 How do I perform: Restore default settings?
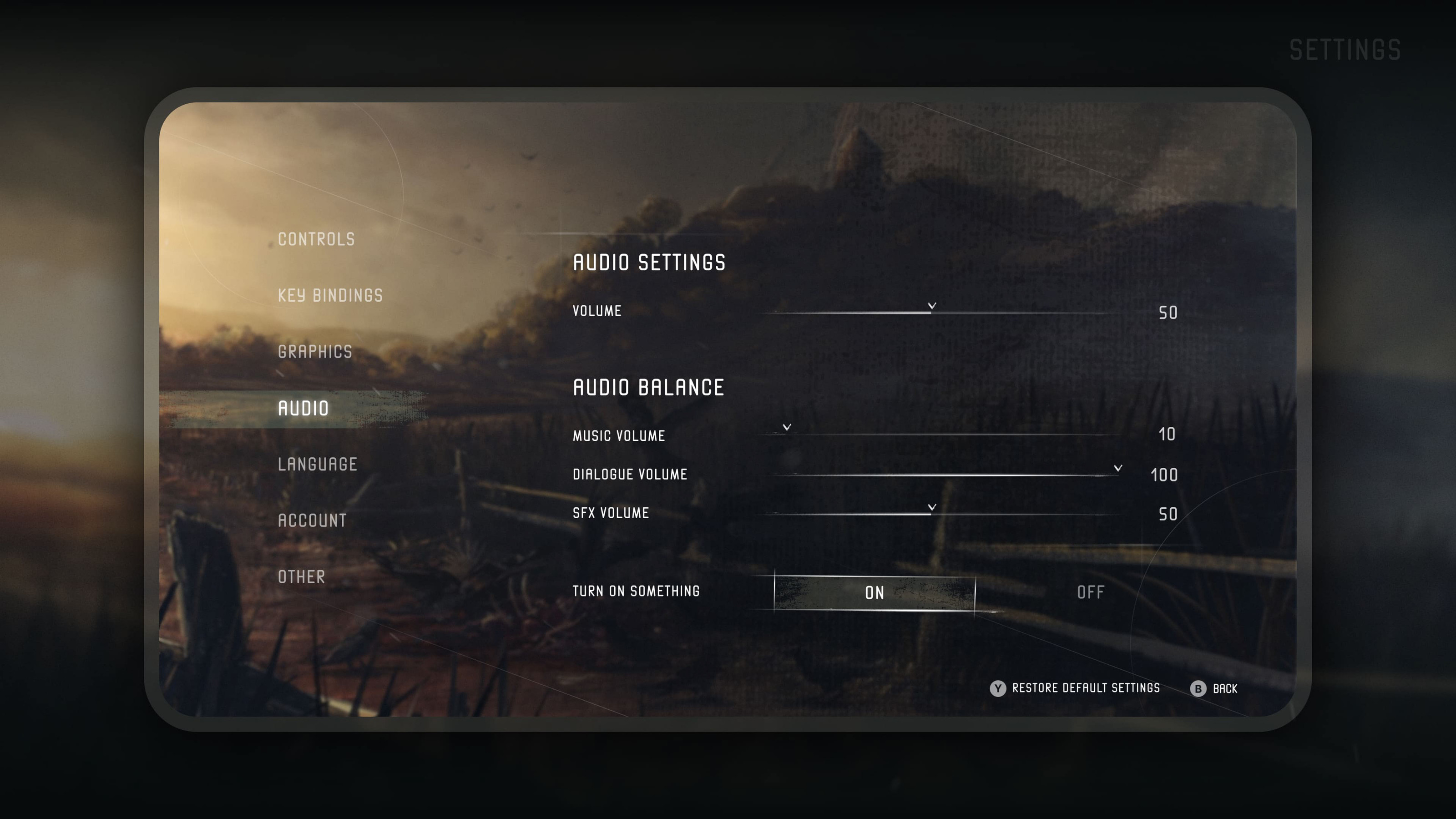(1075, 688)
